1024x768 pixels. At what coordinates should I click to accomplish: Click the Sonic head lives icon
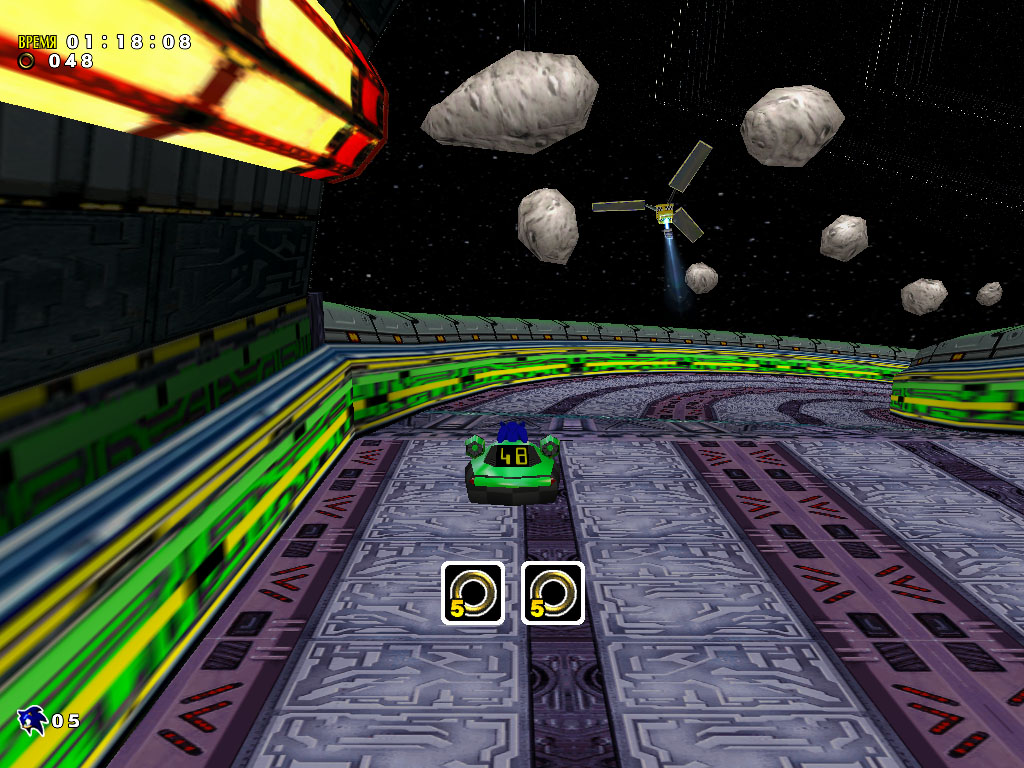coord(32,718)
